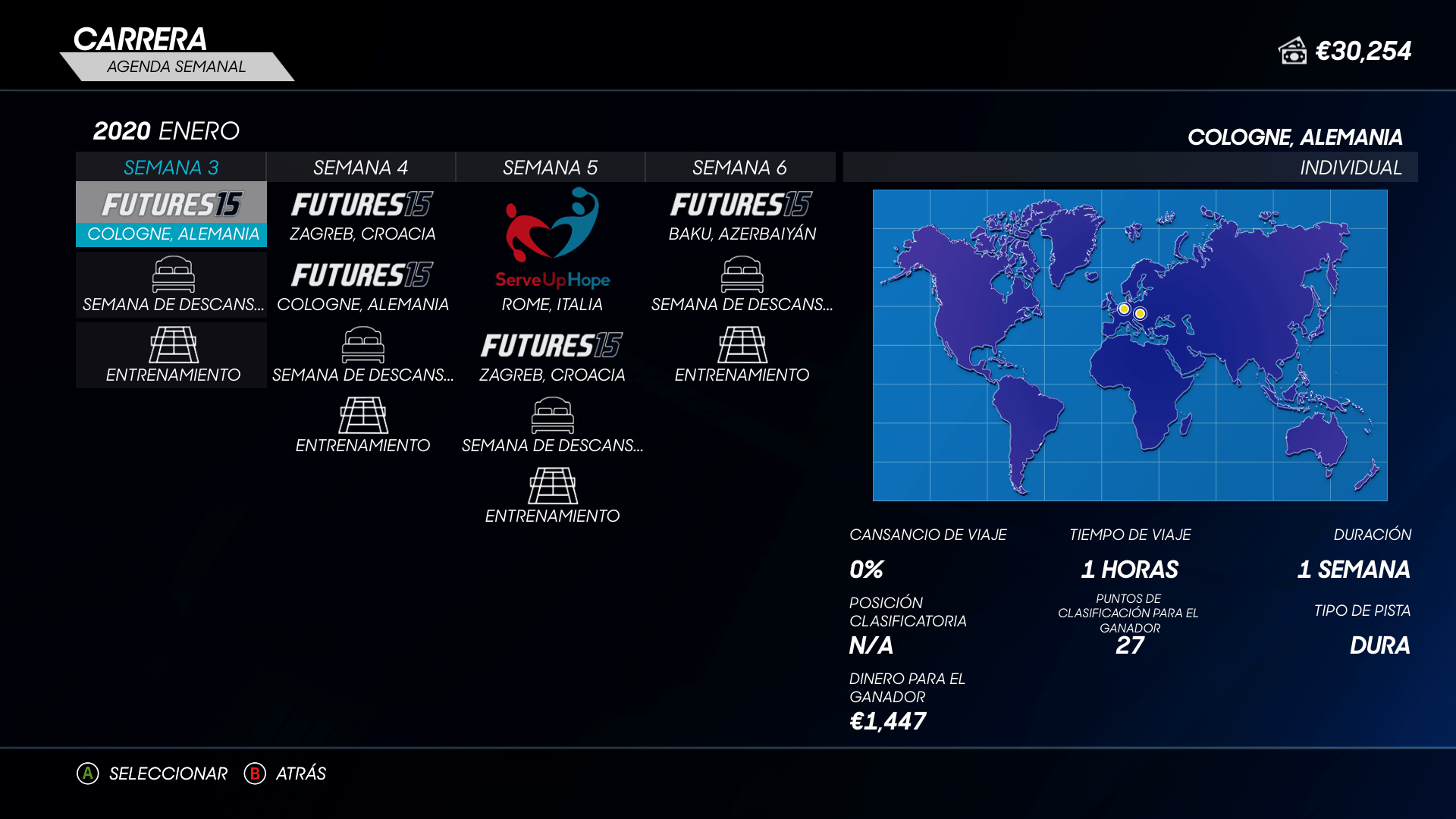Open the Semana 5 week header

[x=550, y=168]
